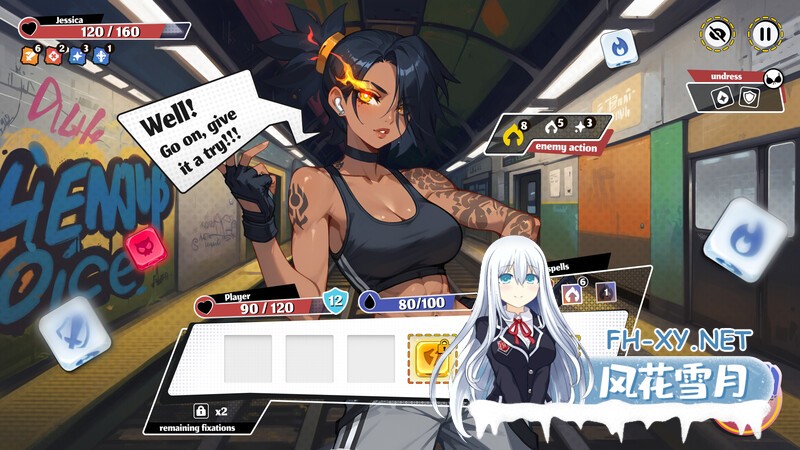Inspect Jessica's red-orange cross status icon
This screenshot has height=450, width=800.
point(54,57)
